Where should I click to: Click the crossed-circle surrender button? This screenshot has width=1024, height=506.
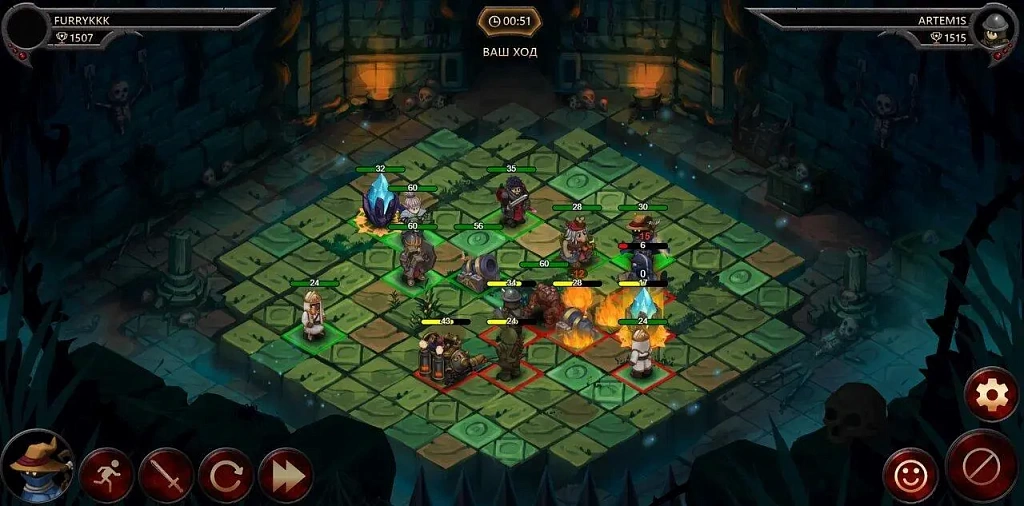[x=981, y=465]
